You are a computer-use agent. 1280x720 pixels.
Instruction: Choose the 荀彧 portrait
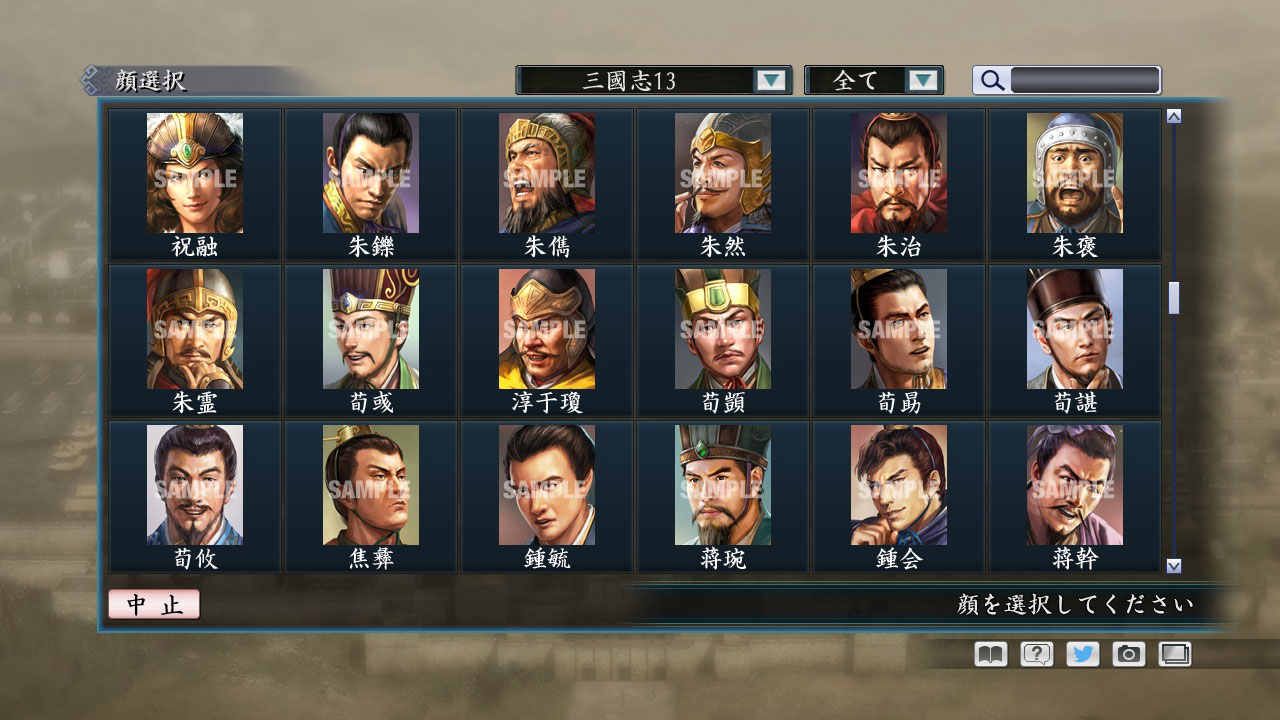point(370,328)
